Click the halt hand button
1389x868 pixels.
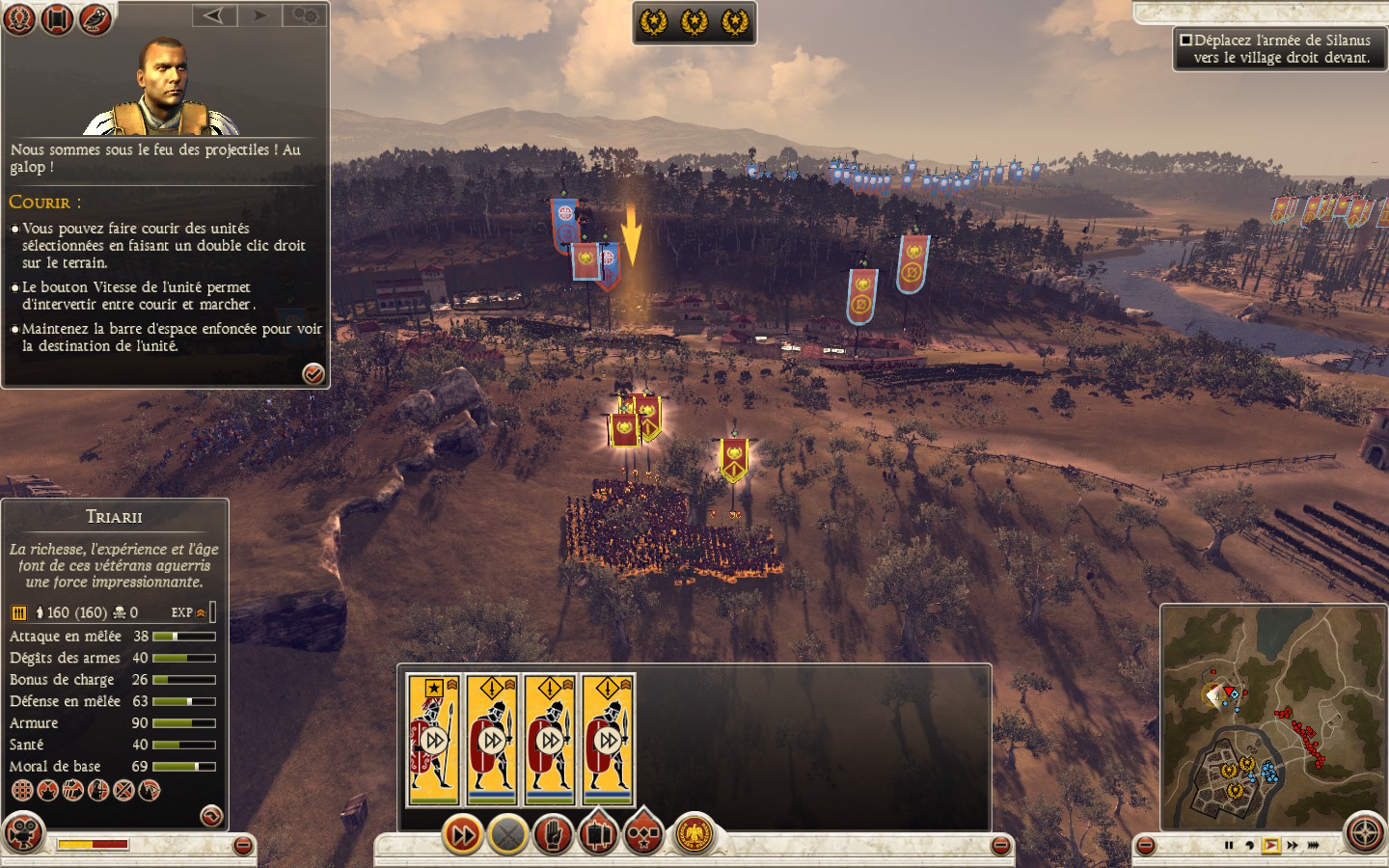coord(553,834)
